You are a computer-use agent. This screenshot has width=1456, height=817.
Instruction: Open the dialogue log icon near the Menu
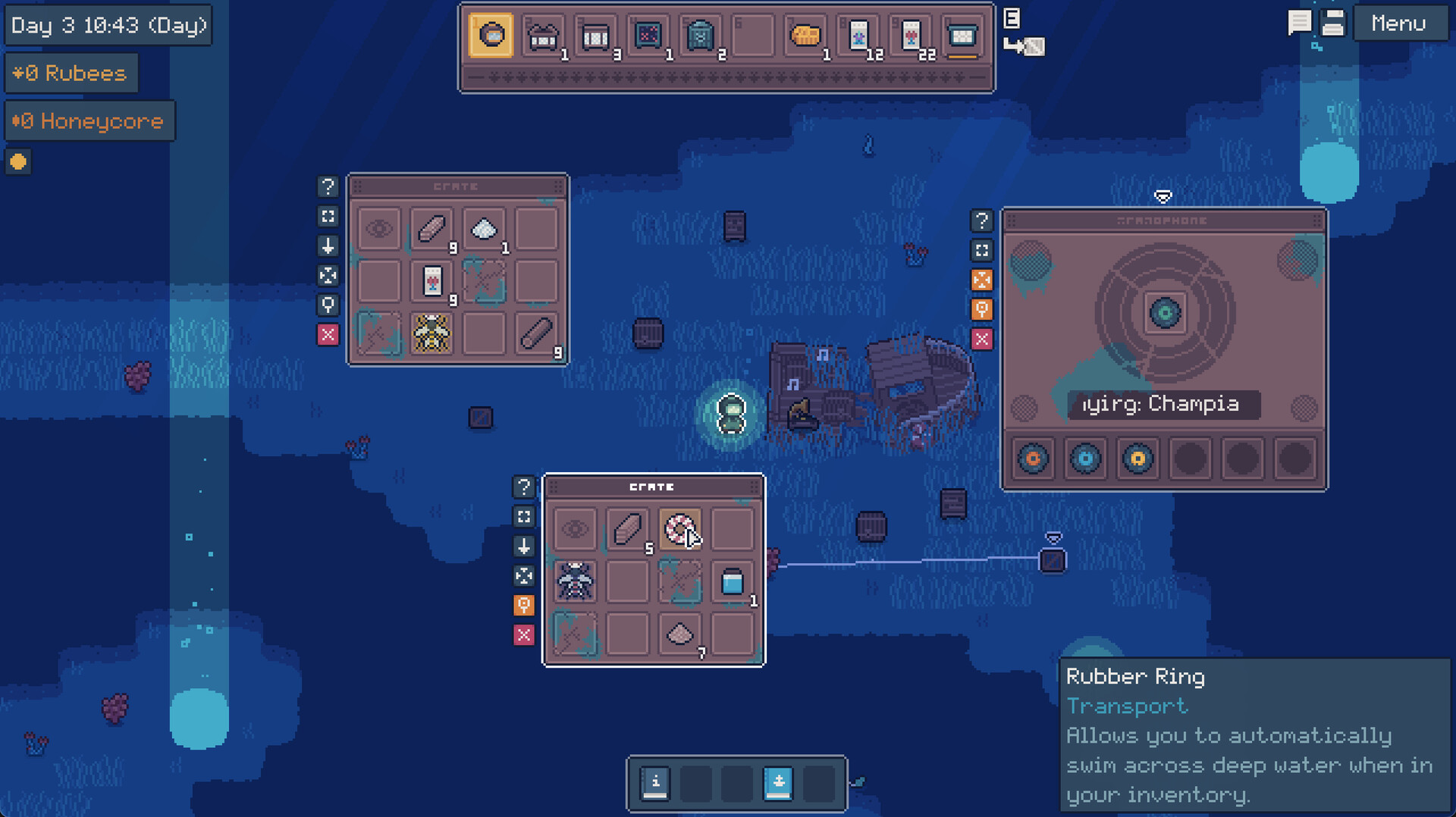[1298, 21]
